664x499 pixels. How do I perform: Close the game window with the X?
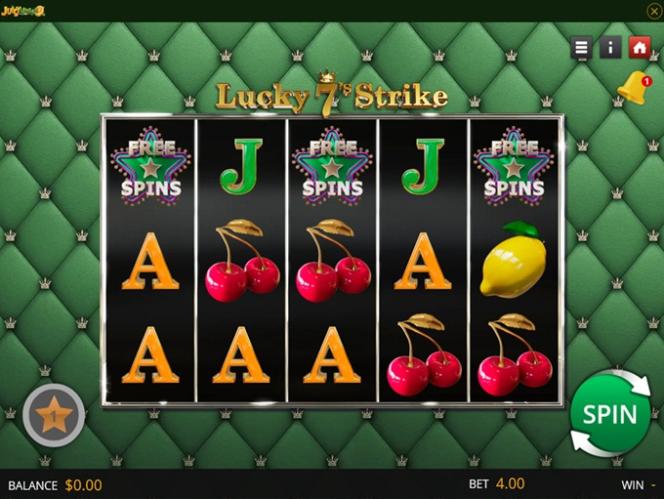[x=654, y=10]
